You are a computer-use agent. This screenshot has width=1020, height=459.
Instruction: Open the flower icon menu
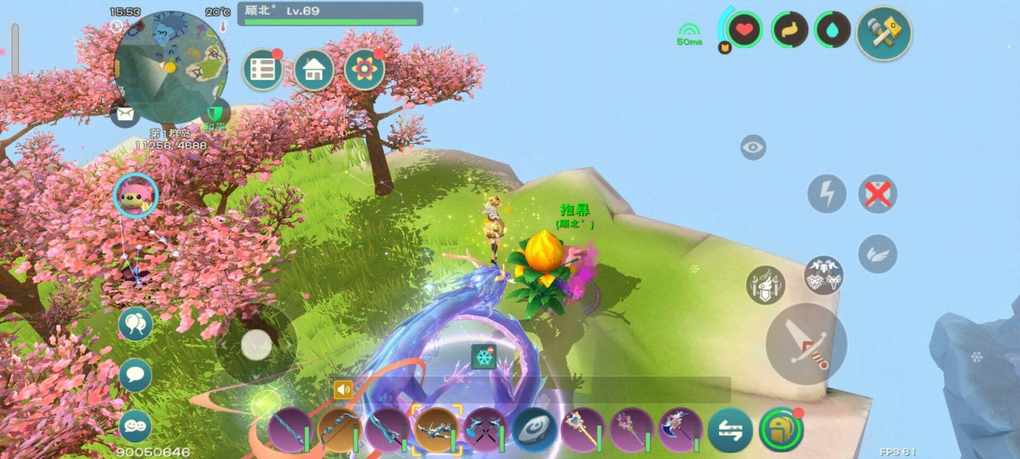click(365, 69)
